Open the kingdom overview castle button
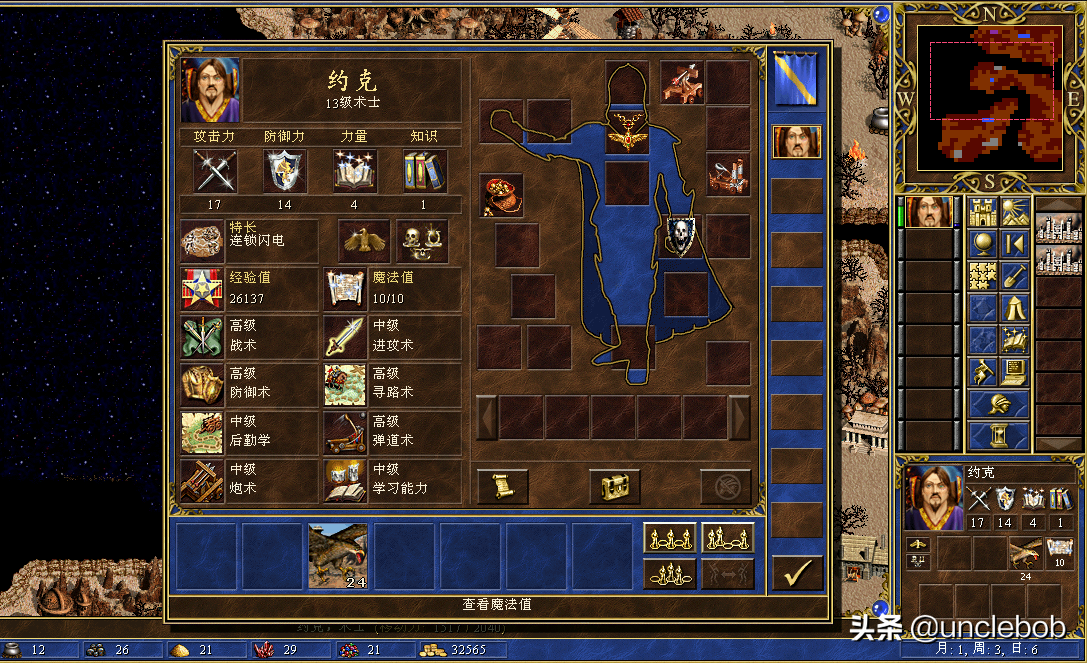Screen dimensions: 1087x663 coord(983,211)
